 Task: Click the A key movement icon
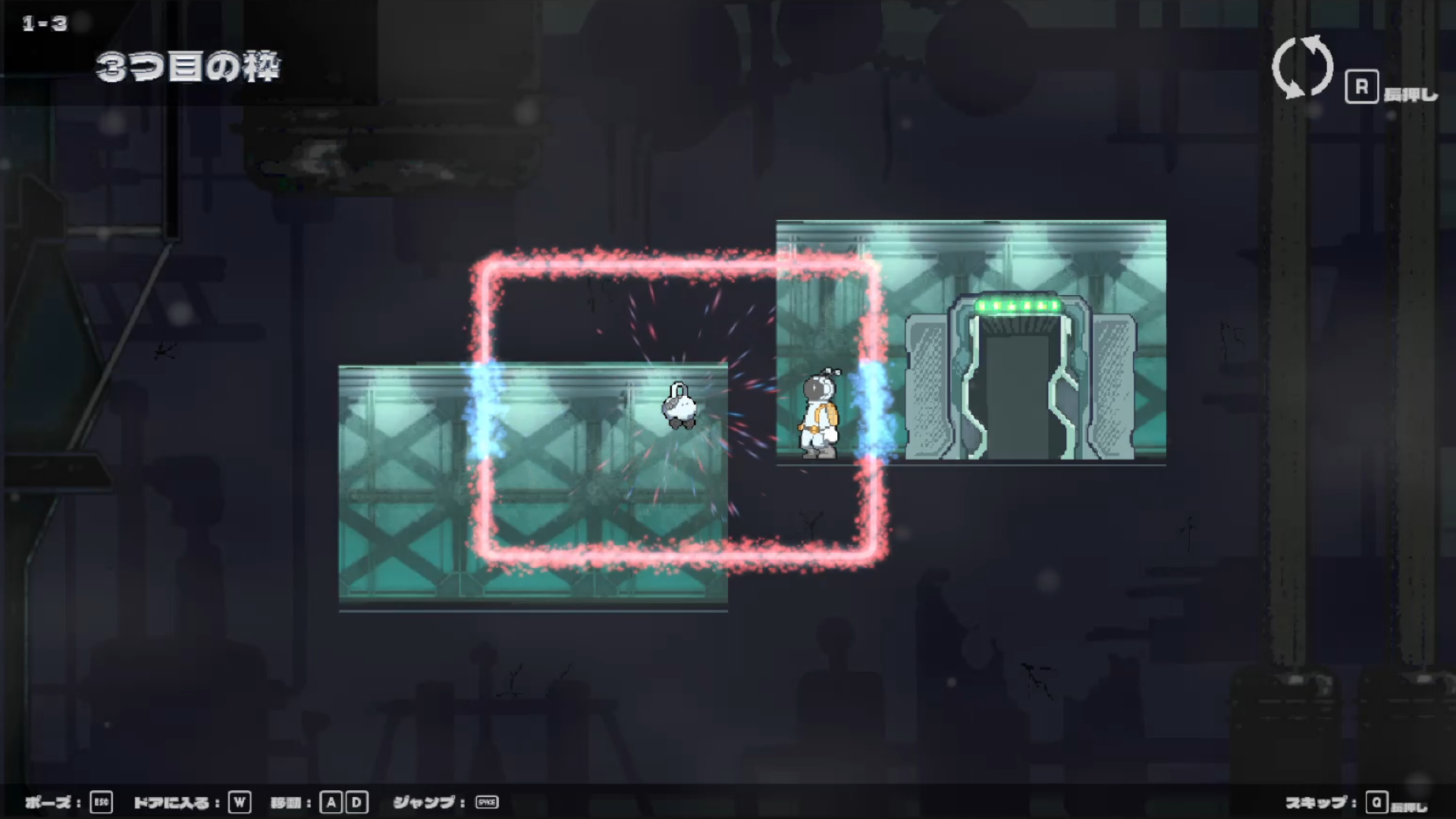tap(329, 801)
